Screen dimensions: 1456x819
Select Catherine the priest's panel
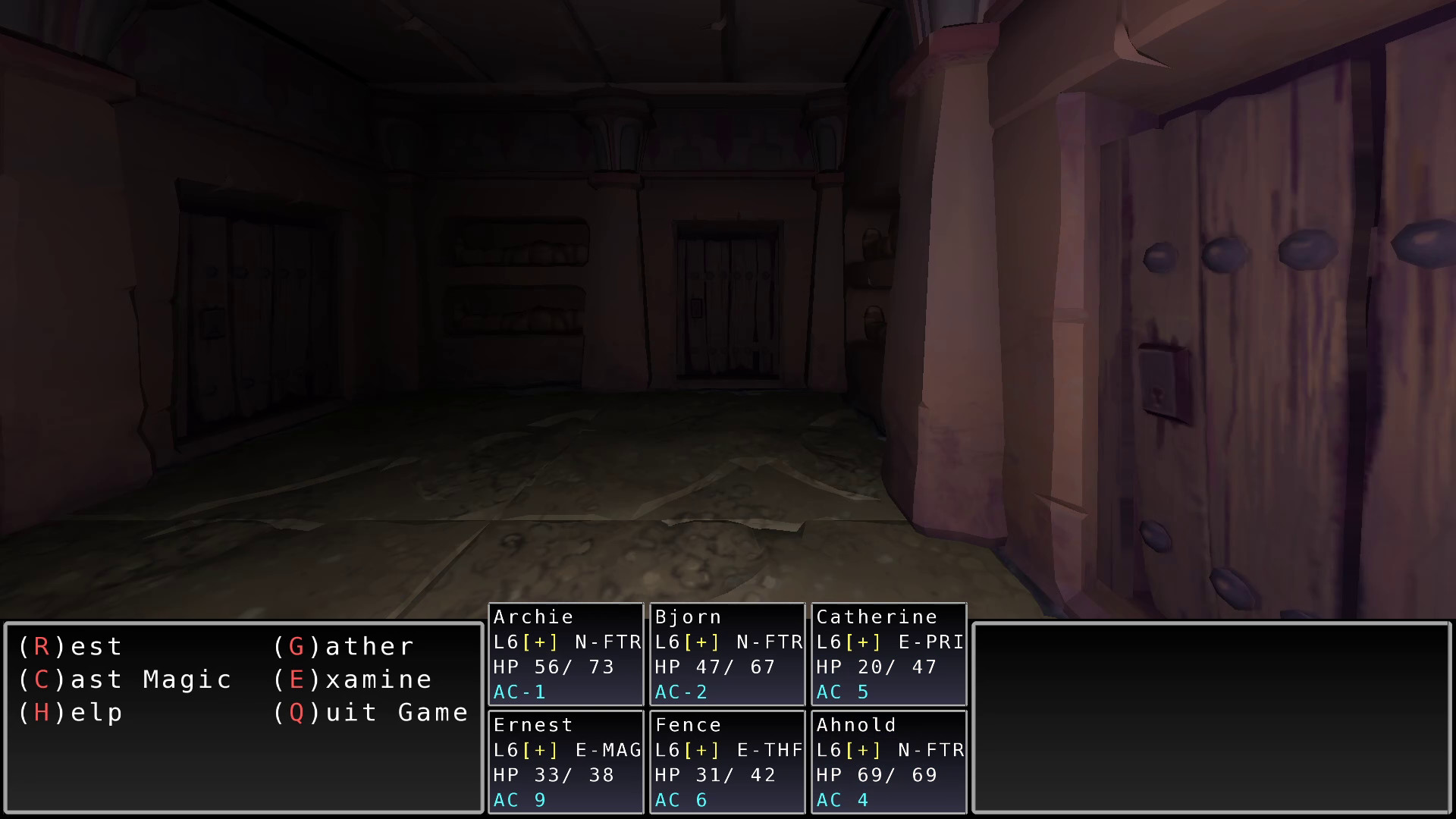(887, 654)
